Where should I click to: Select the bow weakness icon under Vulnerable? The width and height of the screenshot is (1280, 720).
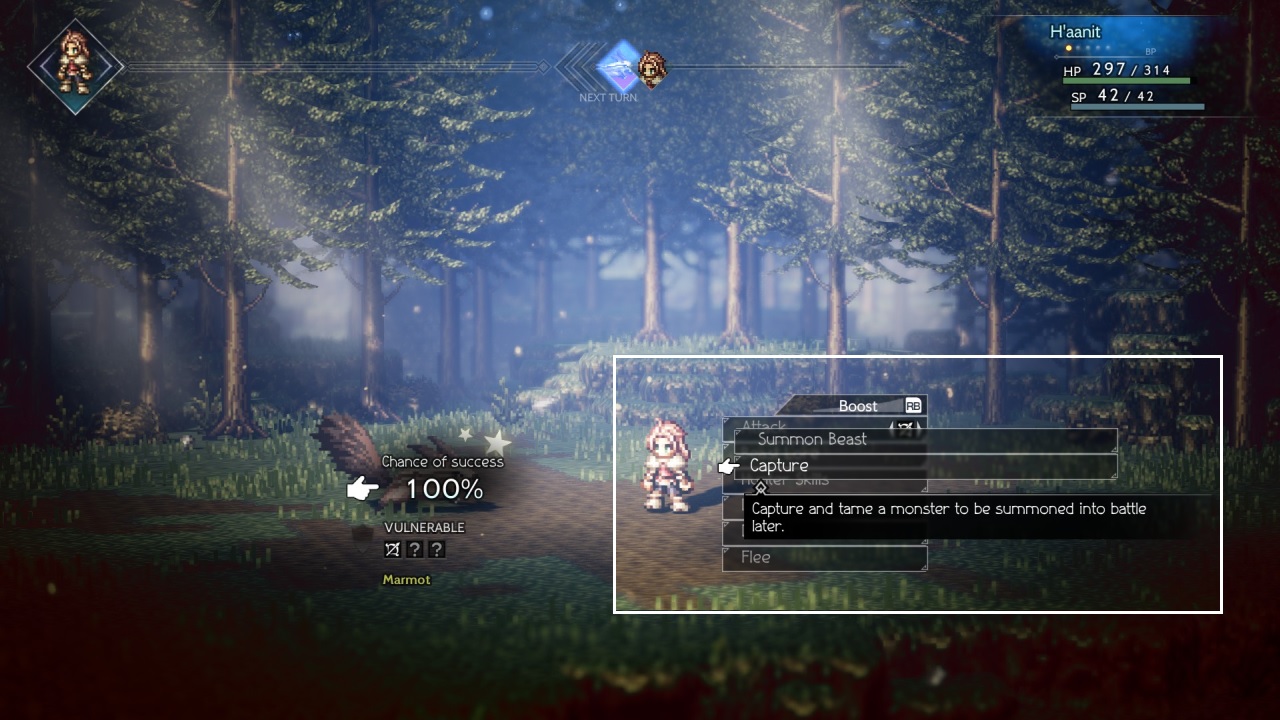[x=393, y=549]
